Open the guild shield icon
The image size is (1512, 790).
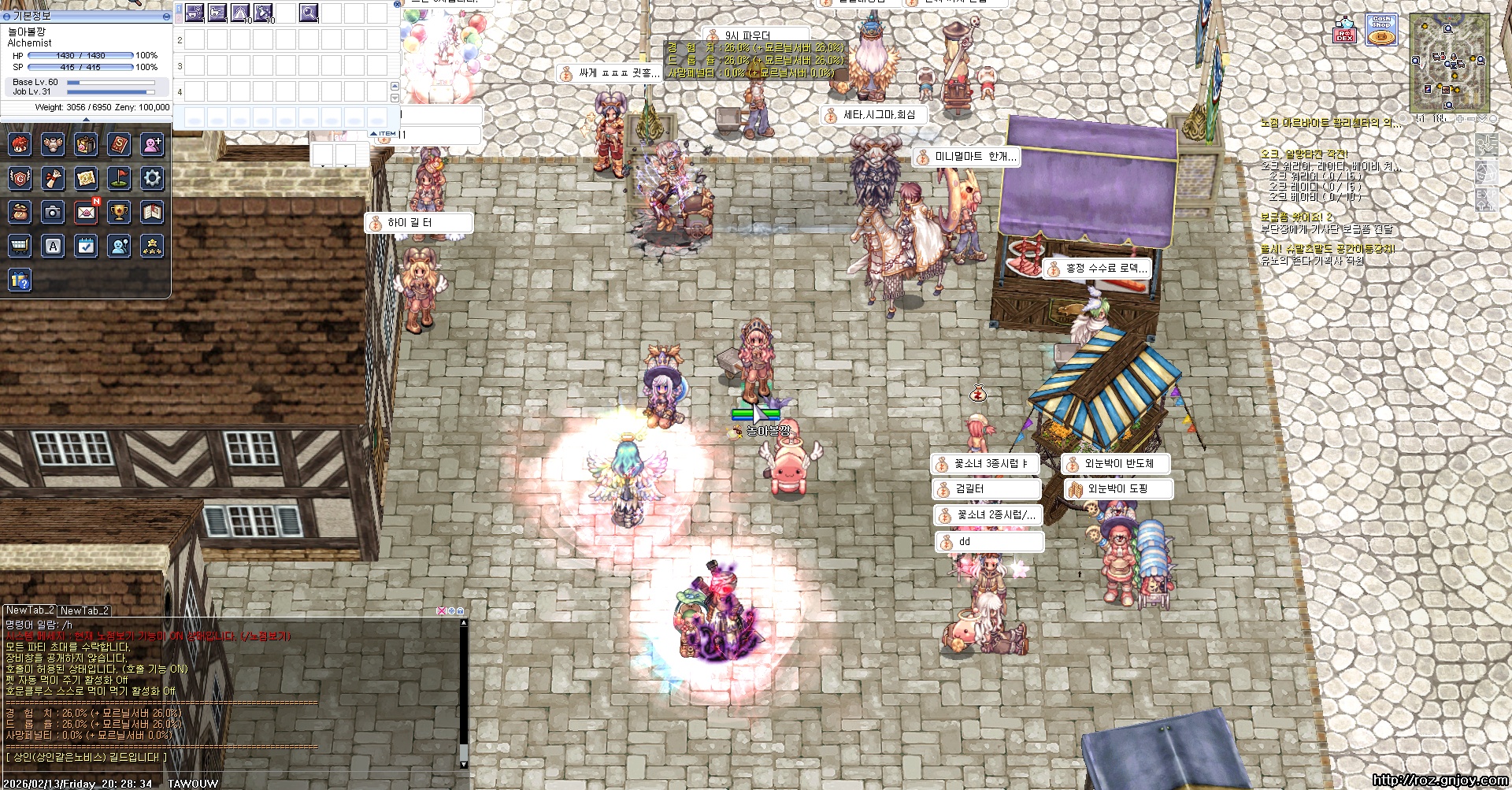coord(20,178)
